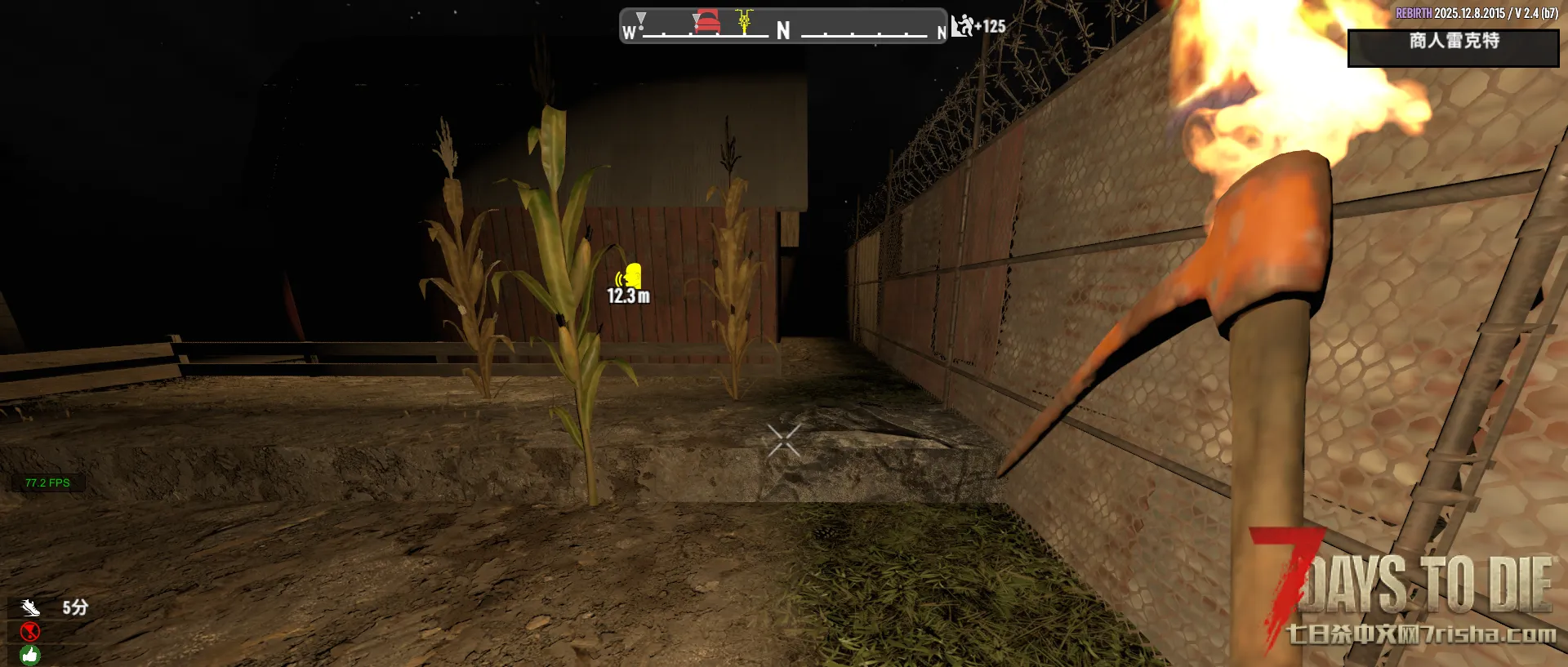Select the running shoe buff icon
This screenshot has height=667, width=1568.
tap(30, 607)
